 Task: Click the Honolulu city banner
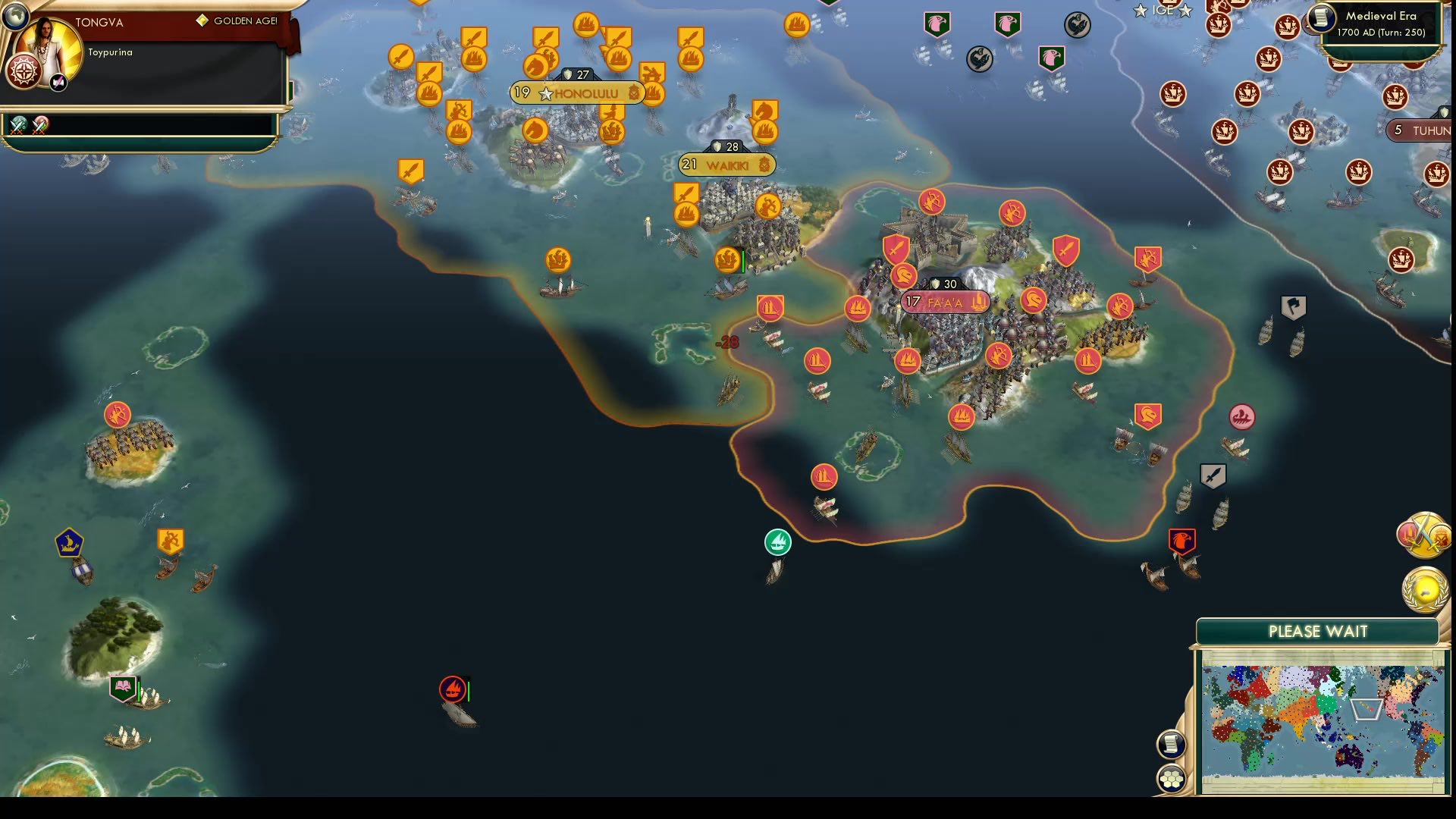click(x=579, y=93)
